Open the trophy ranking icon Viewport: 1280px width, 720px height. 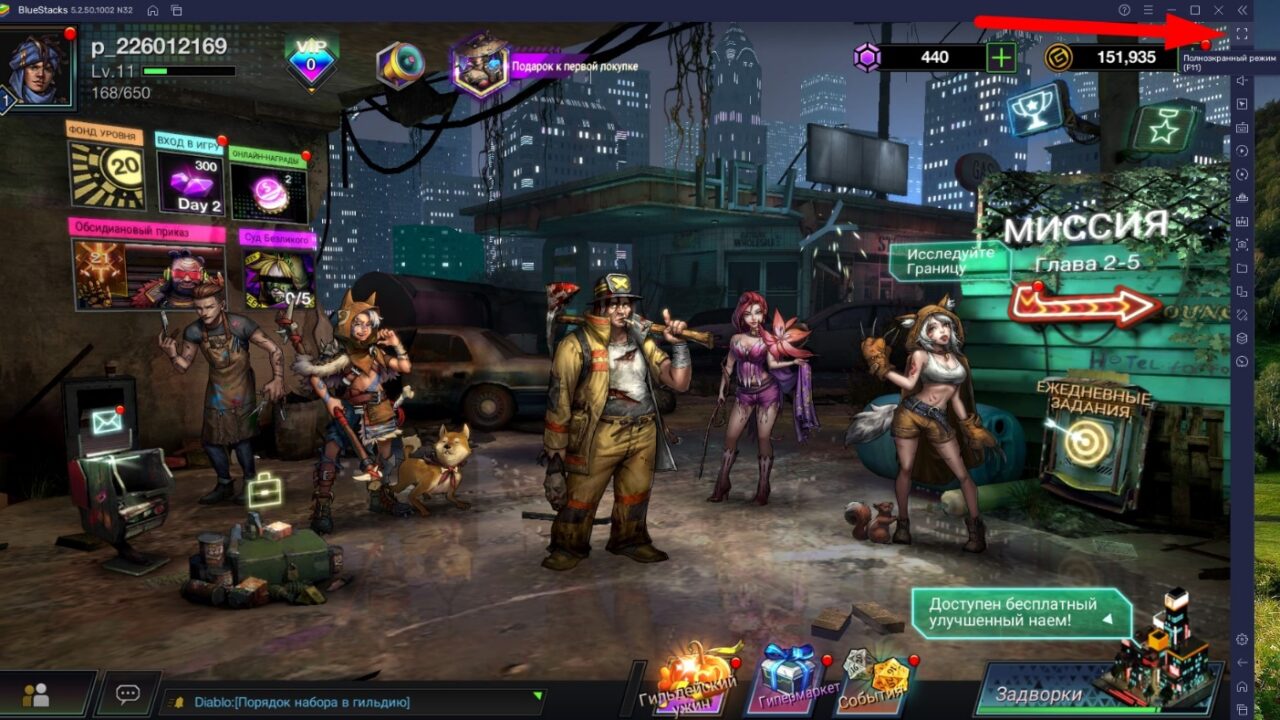point(1037,111)
